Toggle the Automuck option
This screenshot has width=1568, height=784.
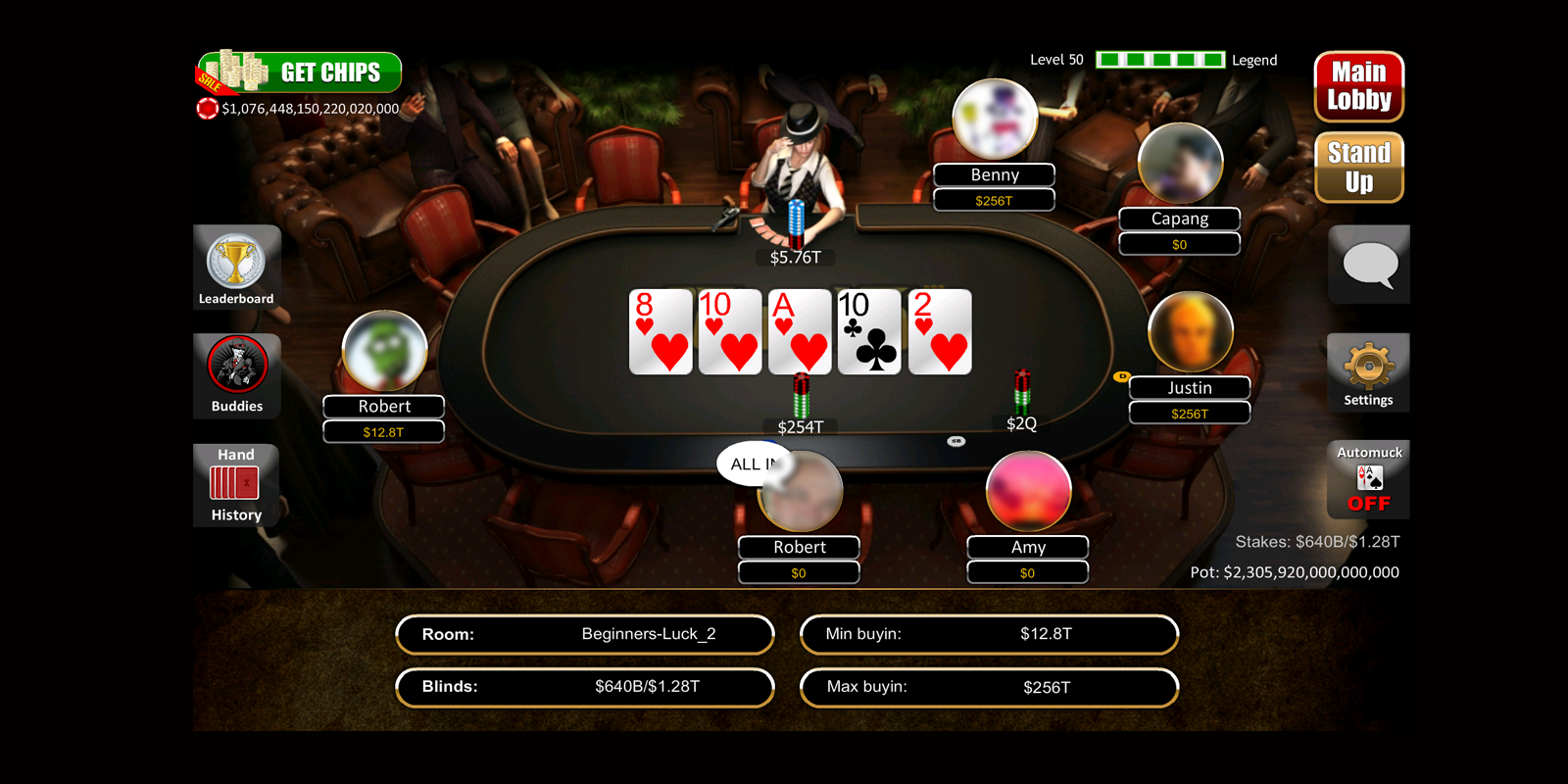1369,479
